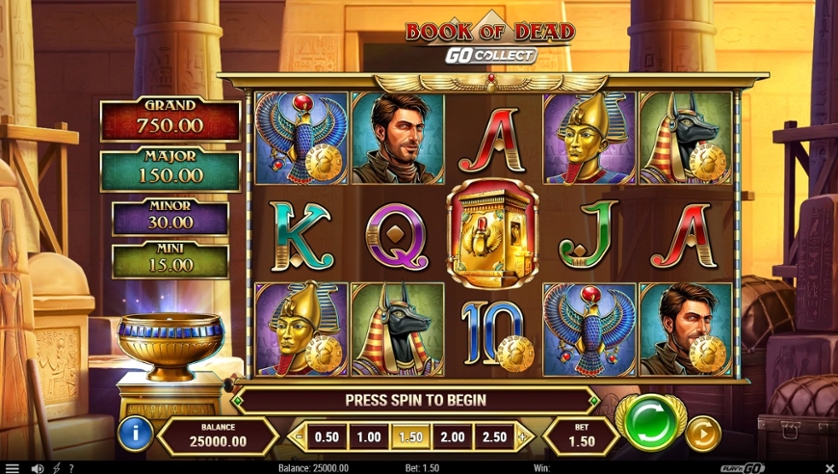Toggle the lightning bolt fast play icon

click(x=56, y=468)
